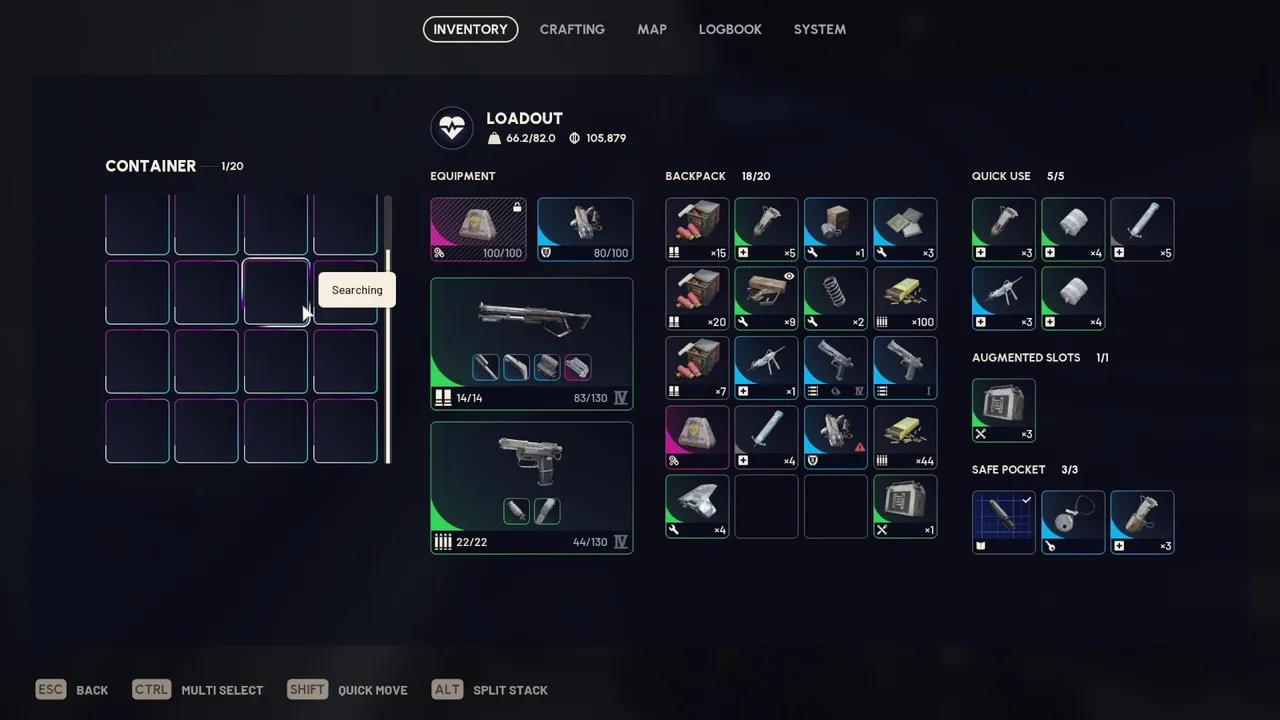This screenshot has width=1280, height=720.
Task: Select the locked augment showing 100/100
Action: [x=478, y=229]
